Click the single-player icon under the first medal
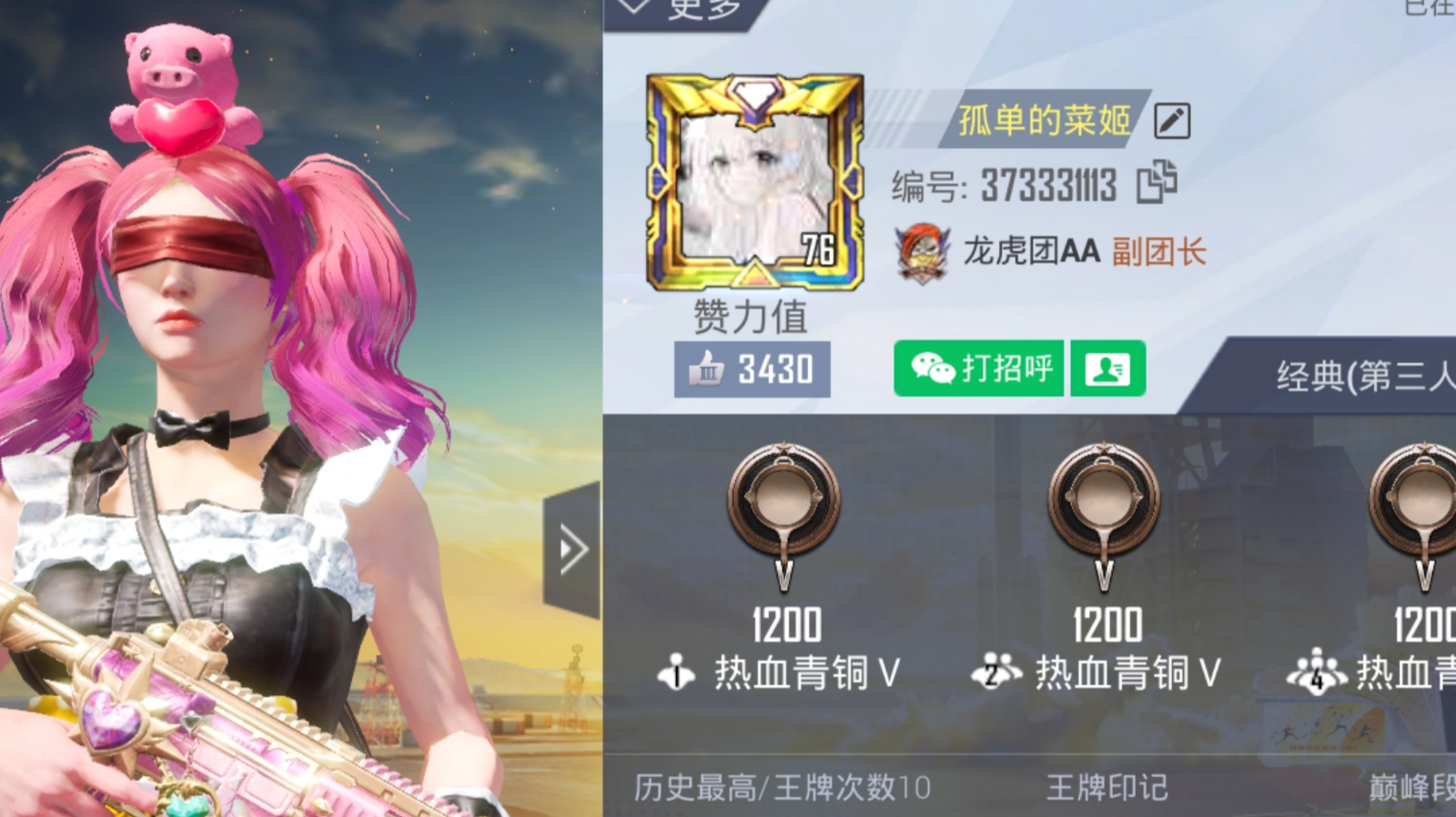The height and width of the screenshot is (817, 1456). 674,671
